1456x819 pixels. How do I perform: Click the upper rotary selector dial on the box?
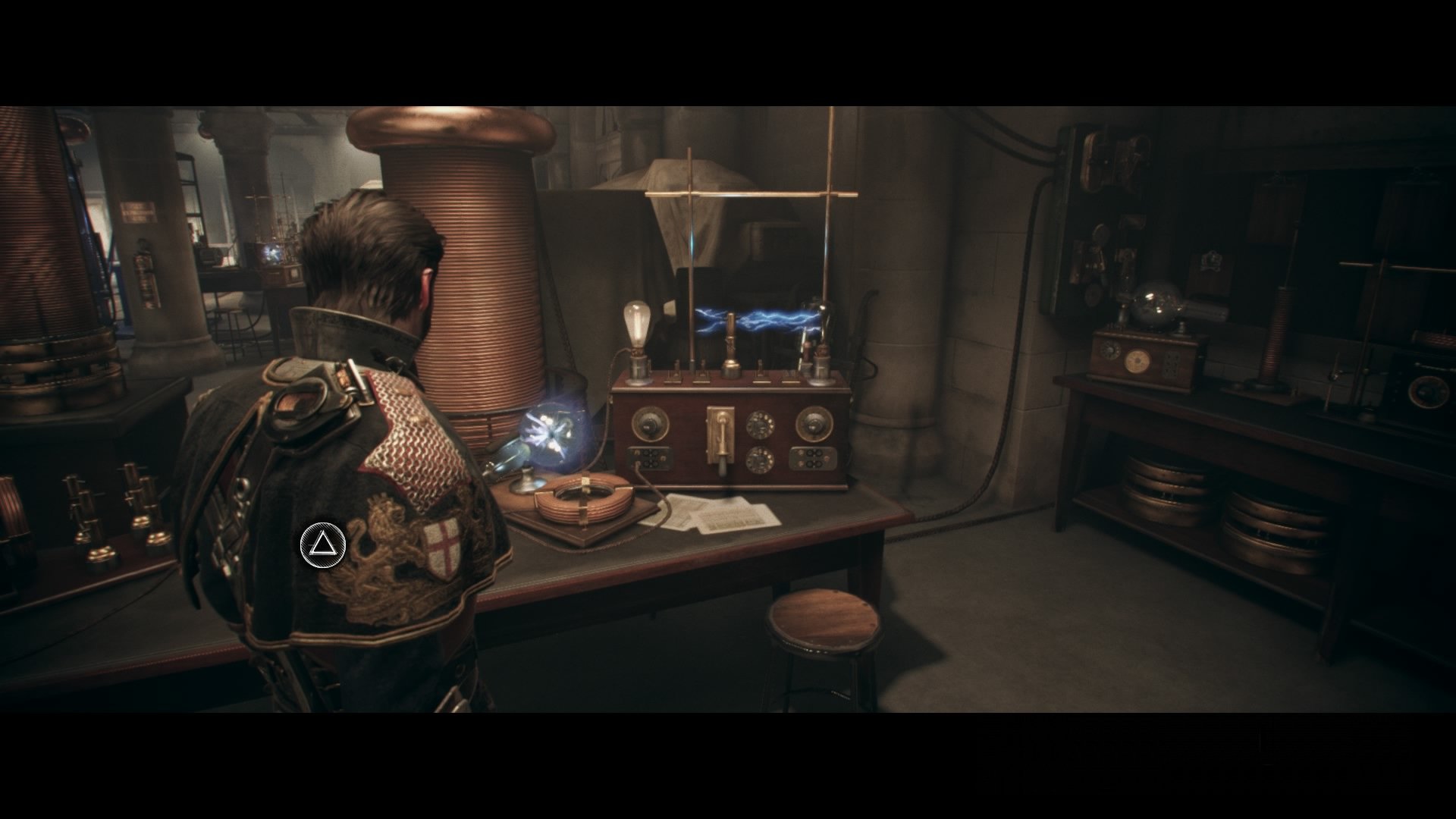tap(761, 423)
